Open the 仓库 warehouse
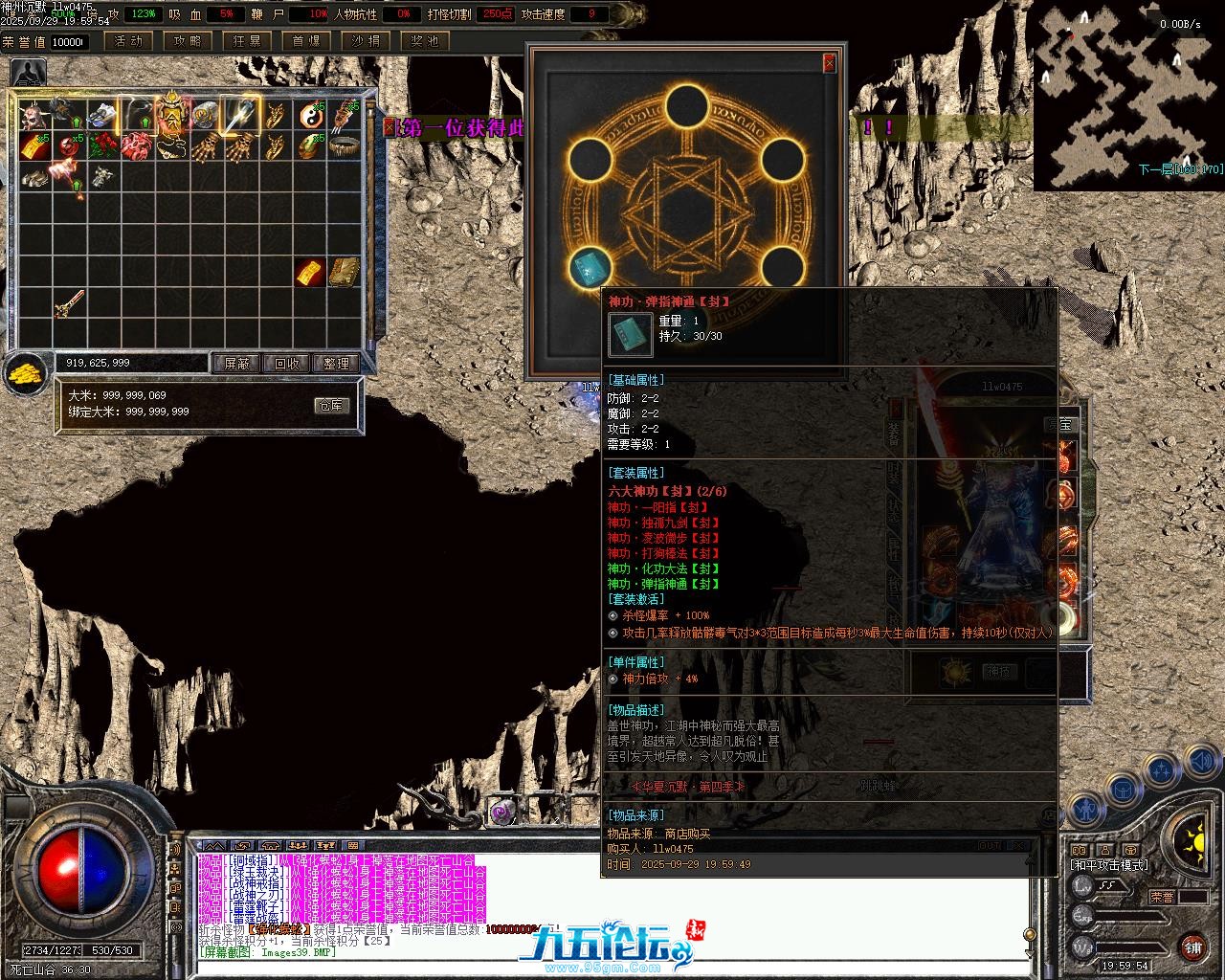The image size is (1225, 980). pos(331,405)
